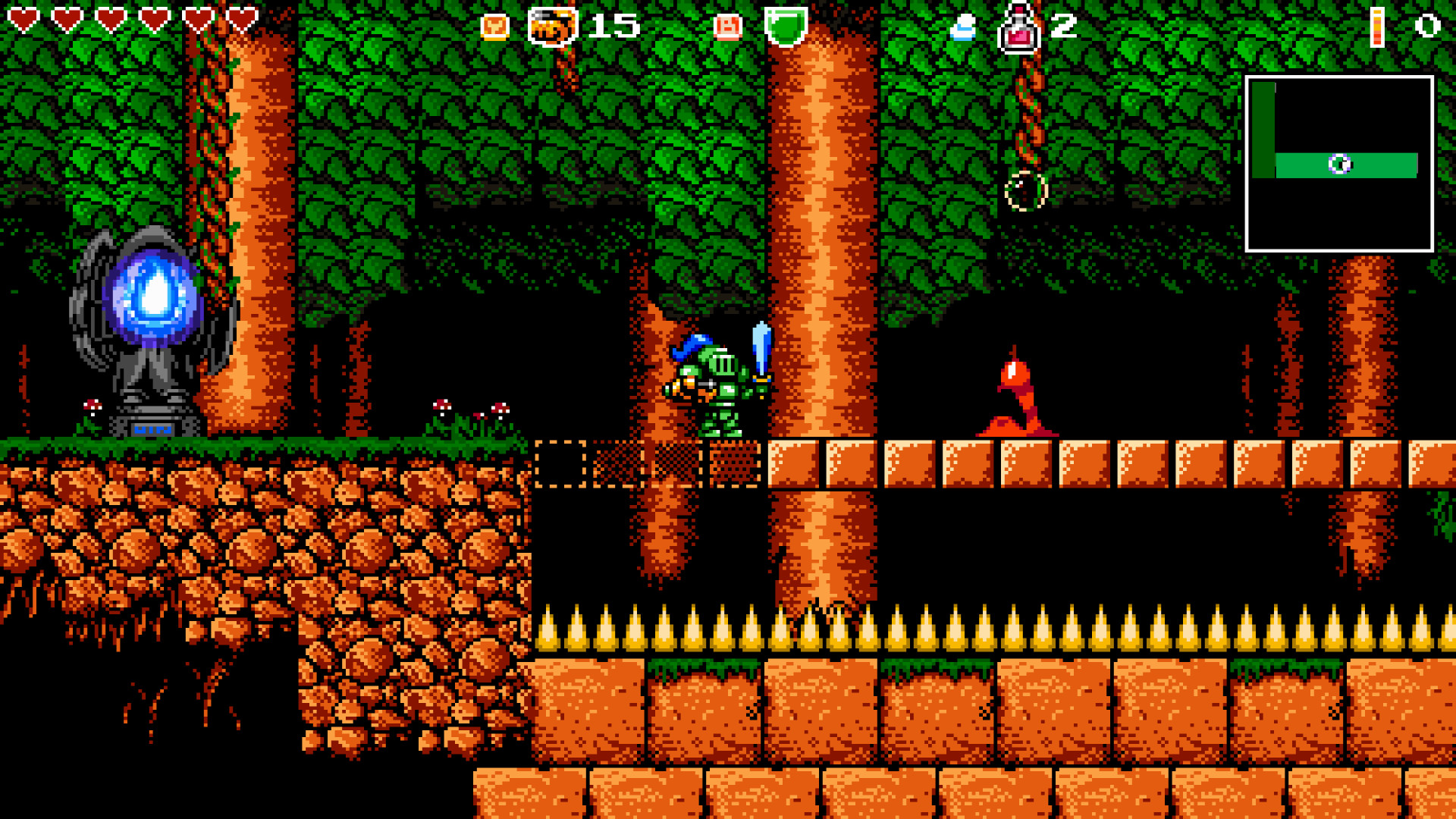Click the orange medal icon in the HUD
The image size is (1456, 819).
[x=494, y=26]
